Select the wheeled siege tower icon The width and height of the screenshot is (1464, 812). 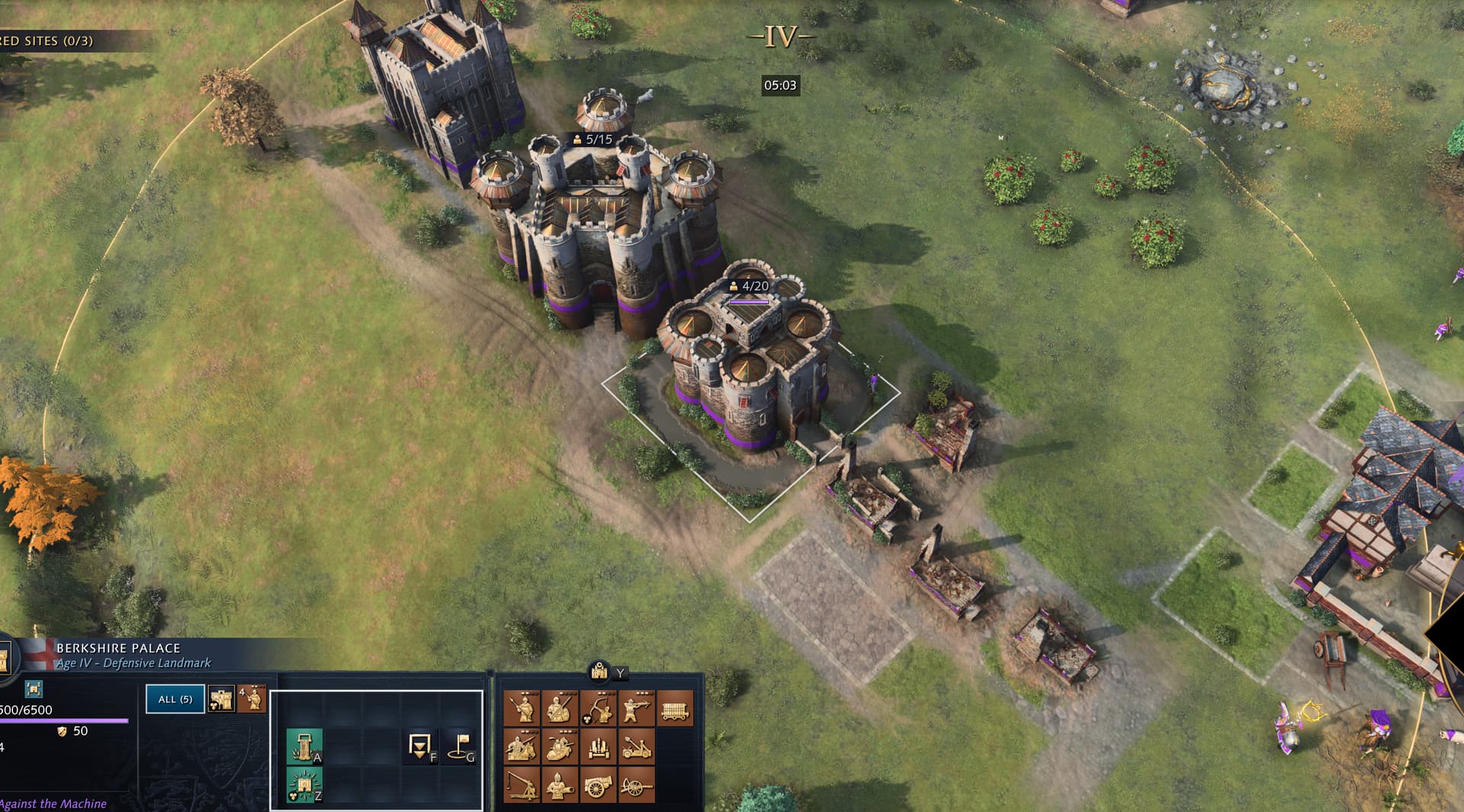click(x=675, y=708)
